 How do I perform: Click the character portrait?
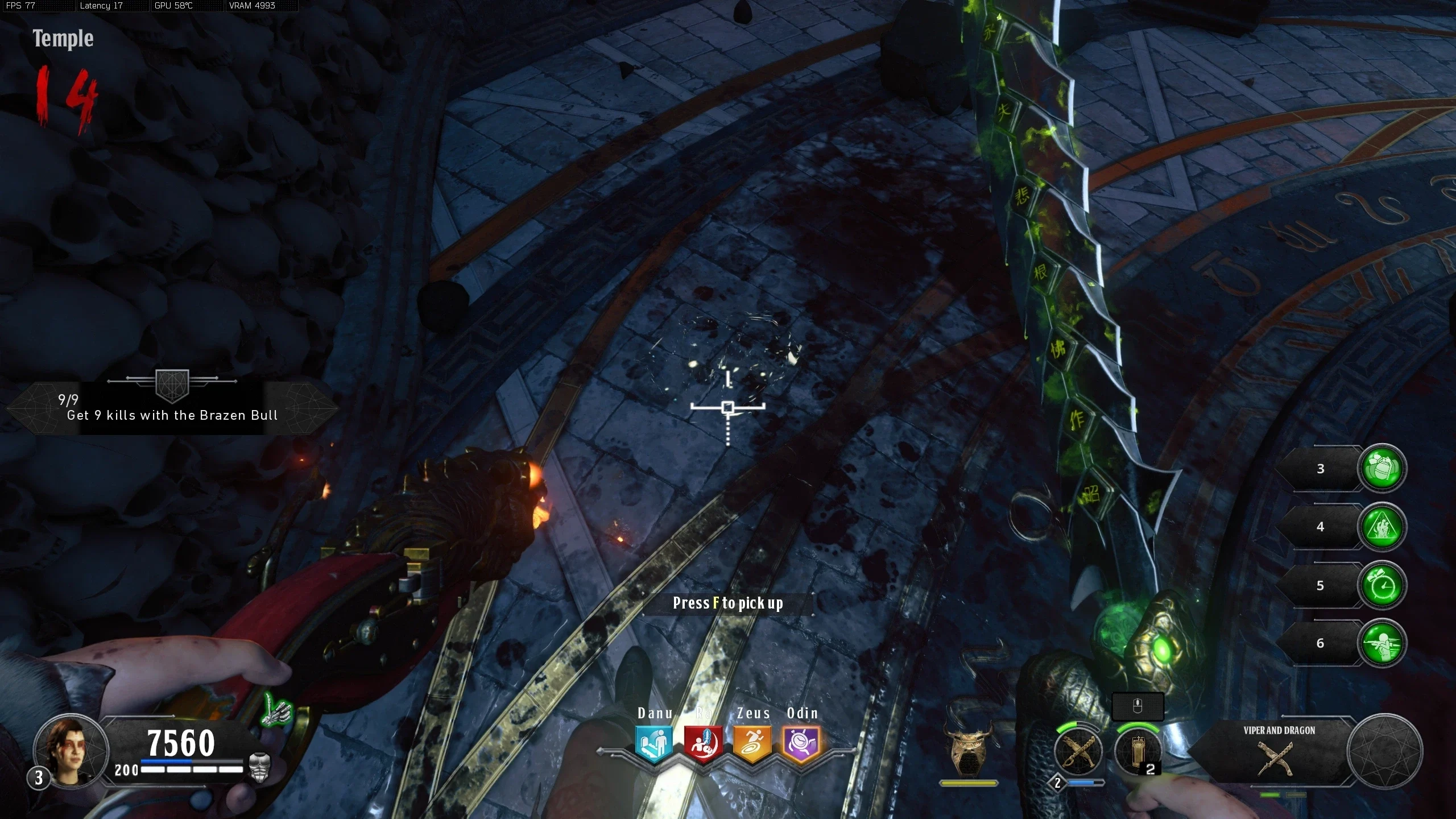click(71, 750)
